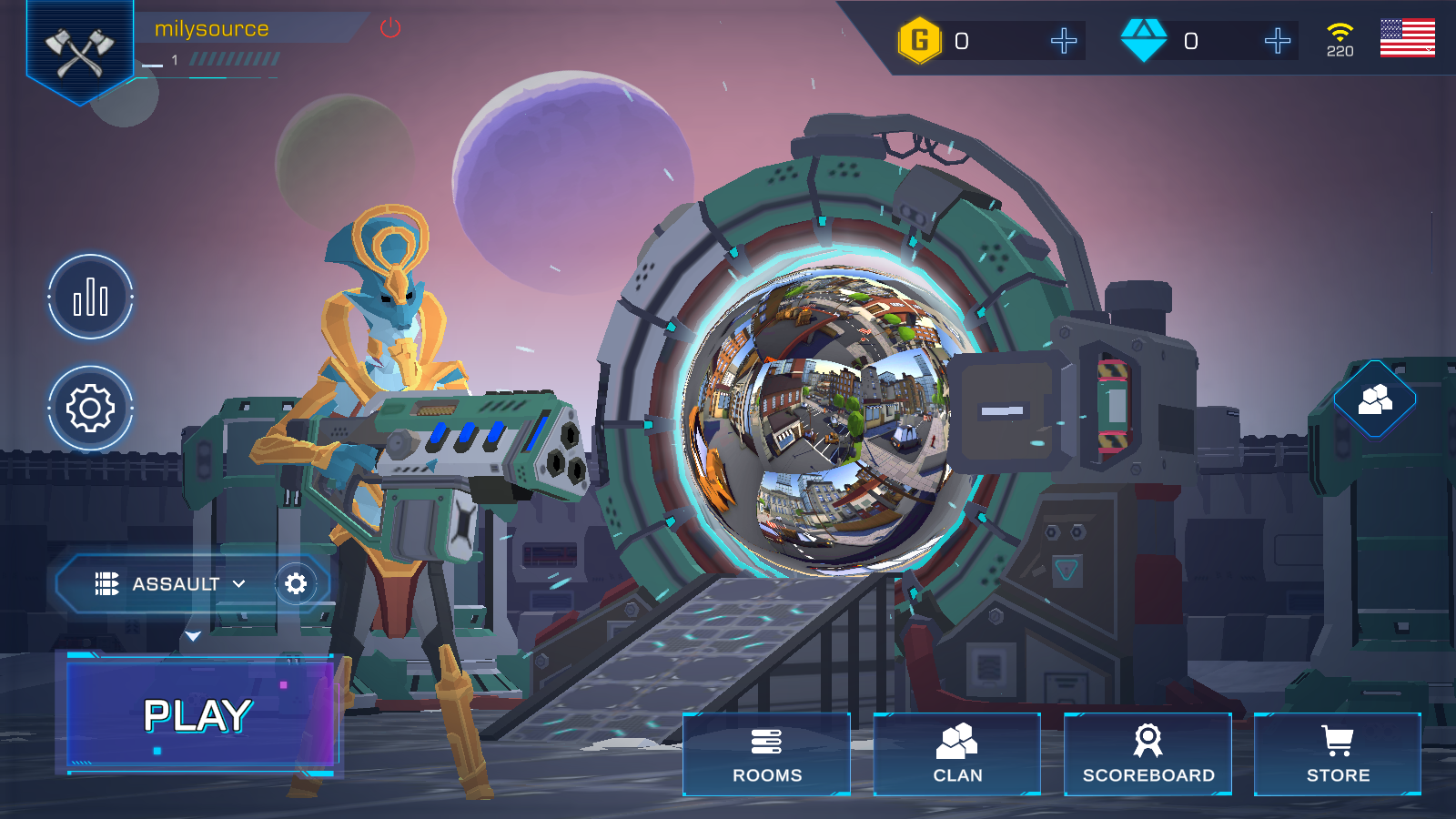This screenshot has width=1456, height=819.
Task: Open the ASSAULT loadout dropdown
Action: coord(171,584)
